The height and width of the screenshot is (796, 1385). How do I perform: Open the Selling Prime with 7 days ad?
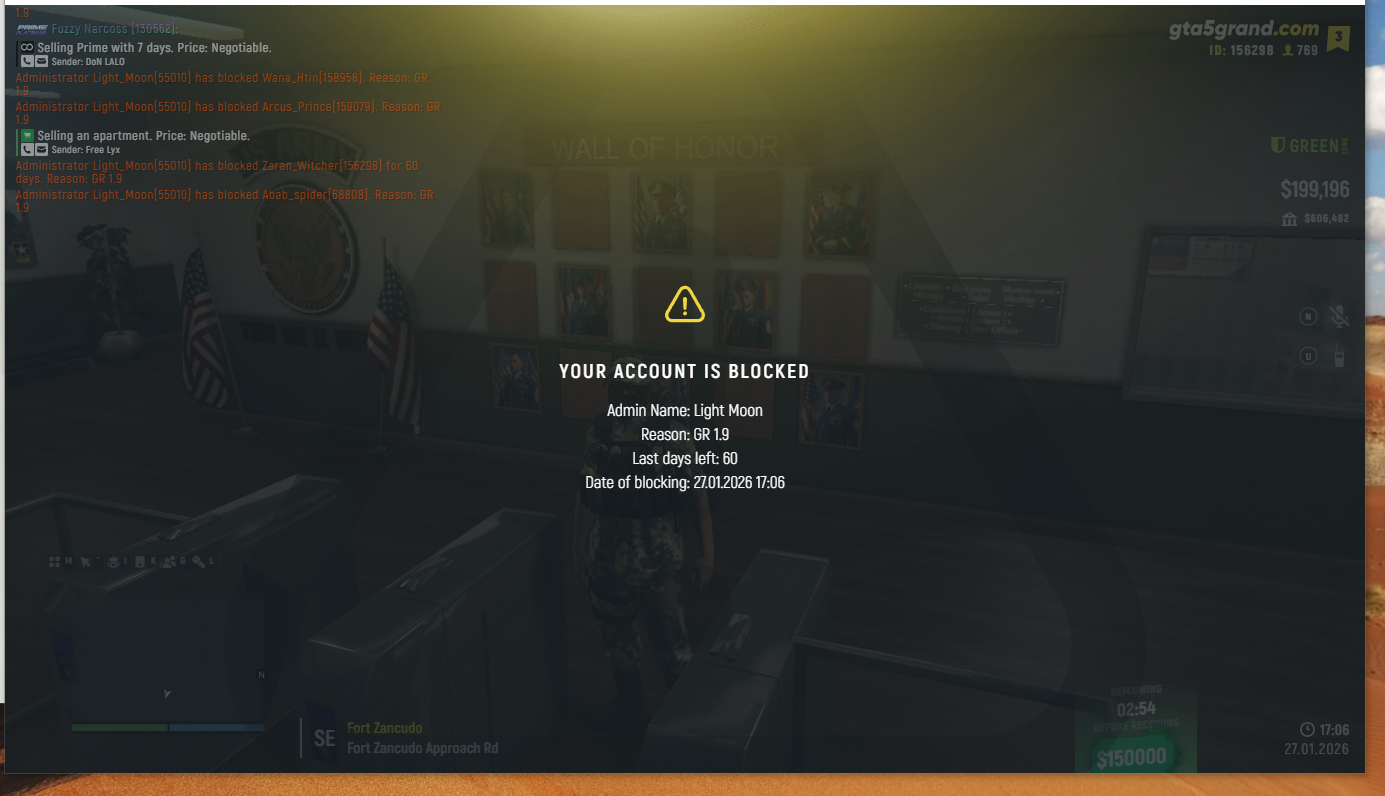tap(154, 47)
